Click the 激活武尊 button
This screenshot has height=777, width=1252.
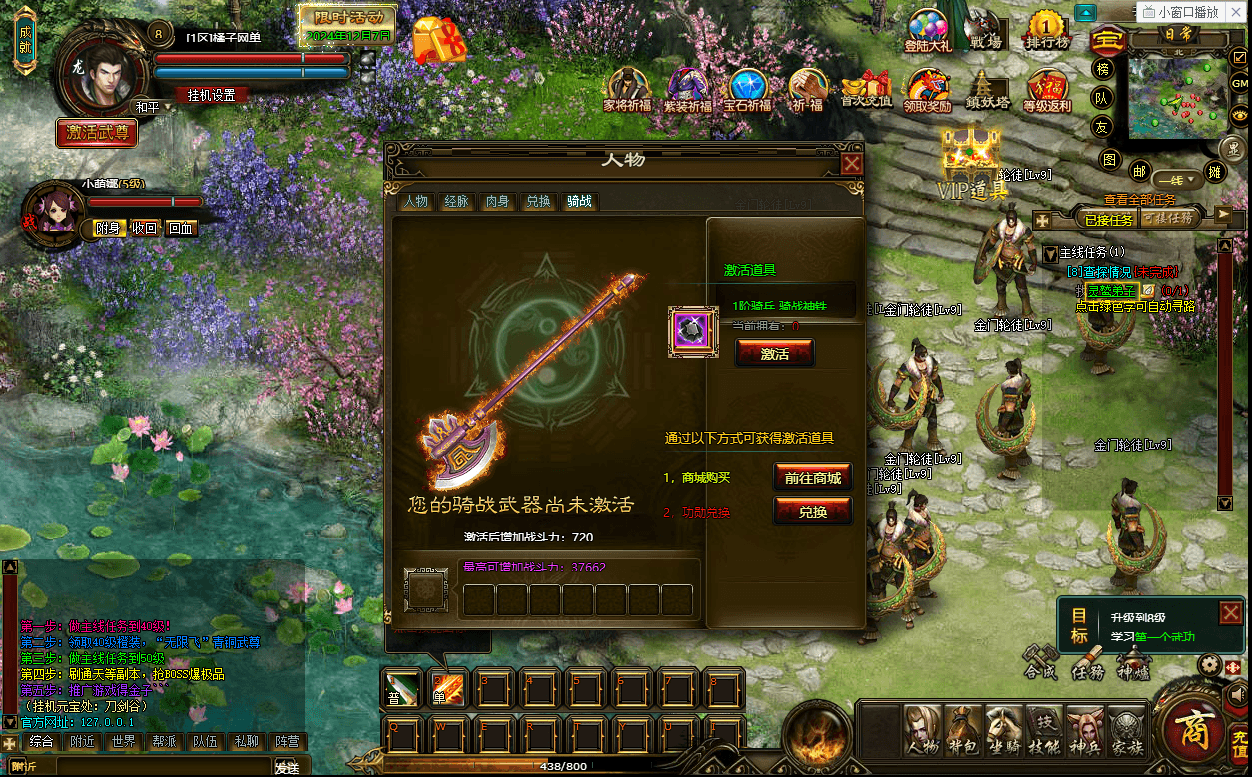coord(97,131)
